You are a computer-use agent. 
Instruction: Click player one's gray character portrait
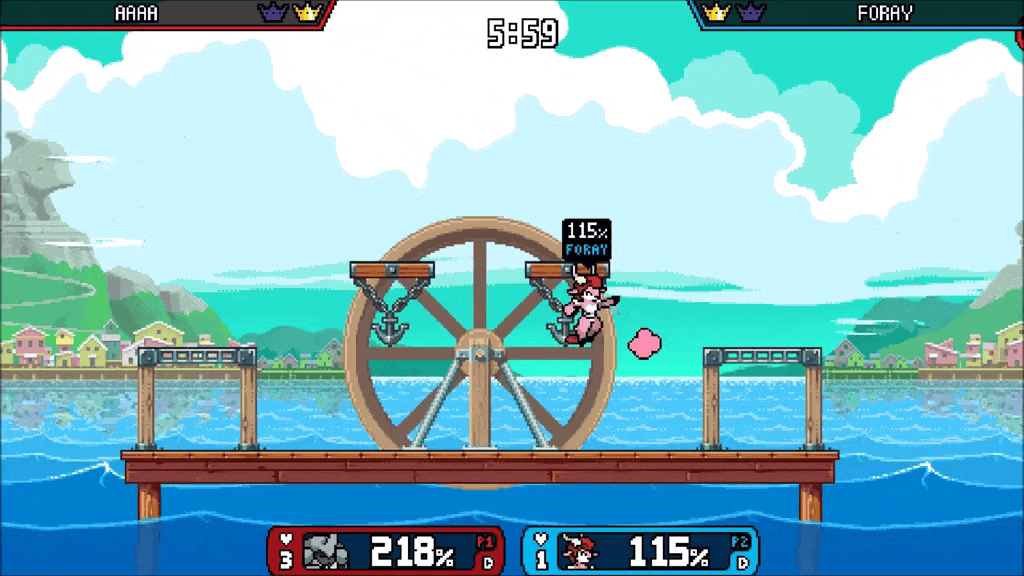tap(326, 551)
